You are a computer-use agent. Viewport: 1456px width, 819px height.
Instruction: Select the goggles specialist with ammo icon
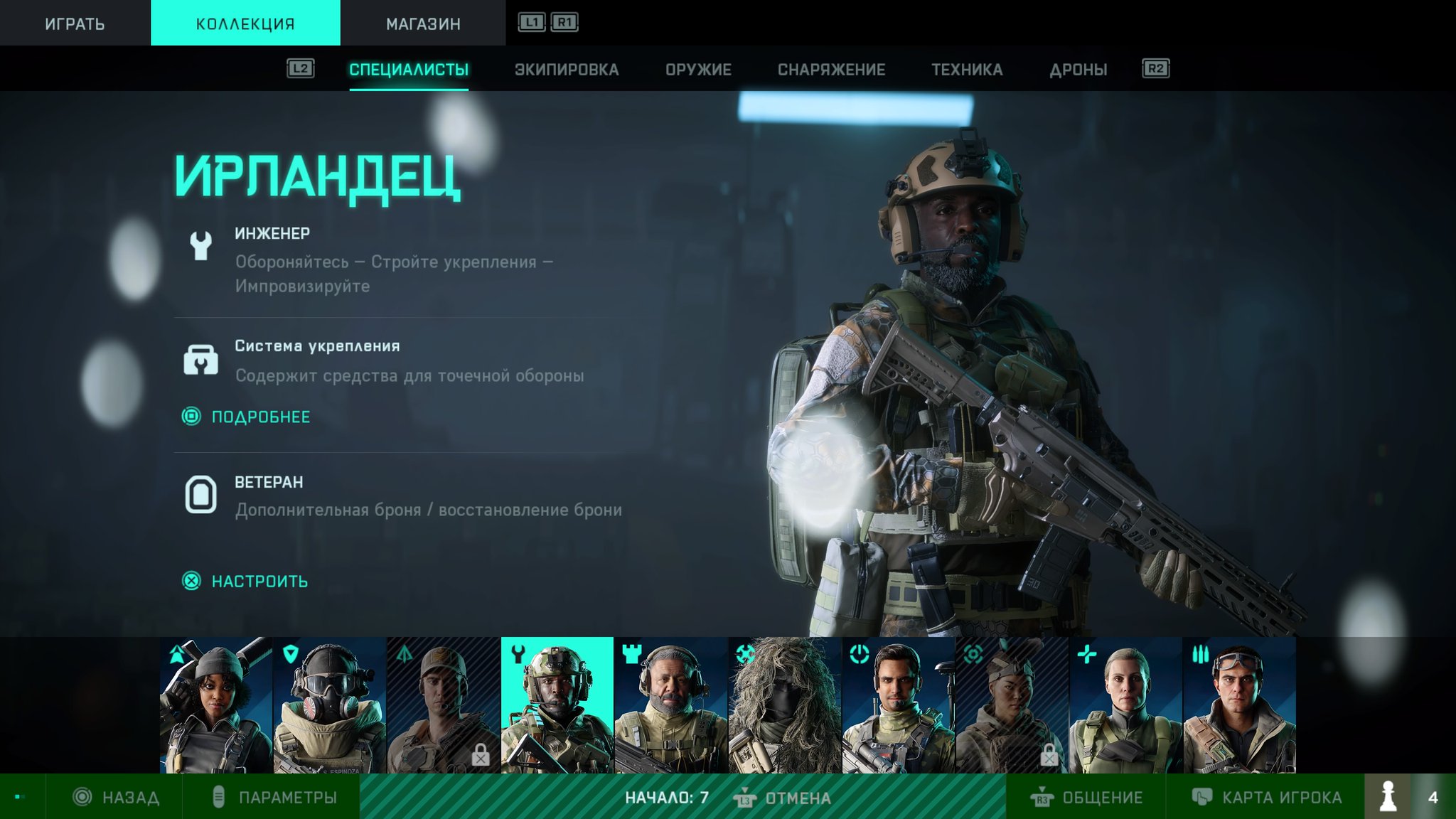1239,705
